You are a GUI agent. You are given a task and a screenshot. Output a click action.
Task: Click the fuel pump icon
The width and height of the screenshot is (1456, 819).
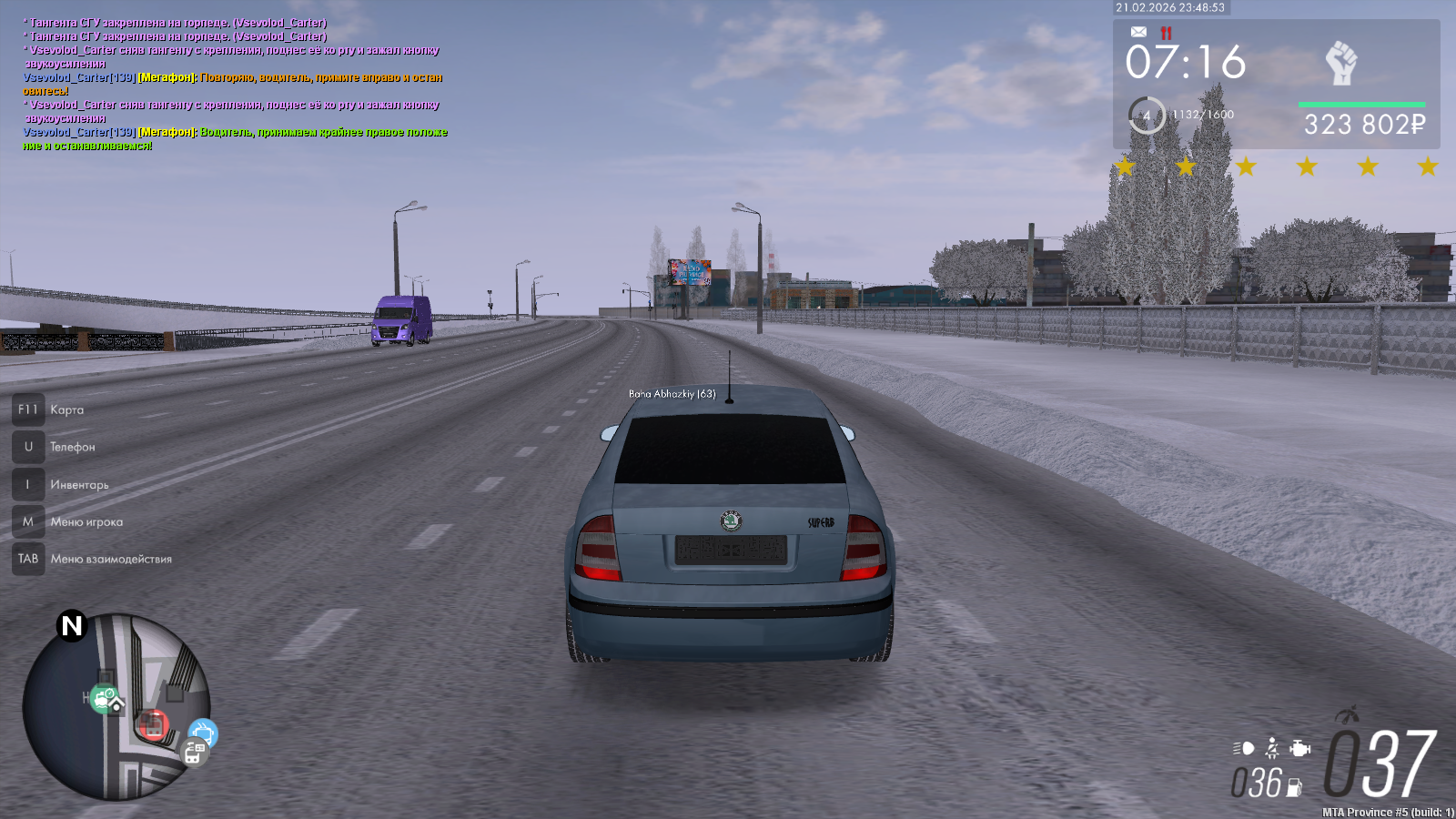point(1294,787)
